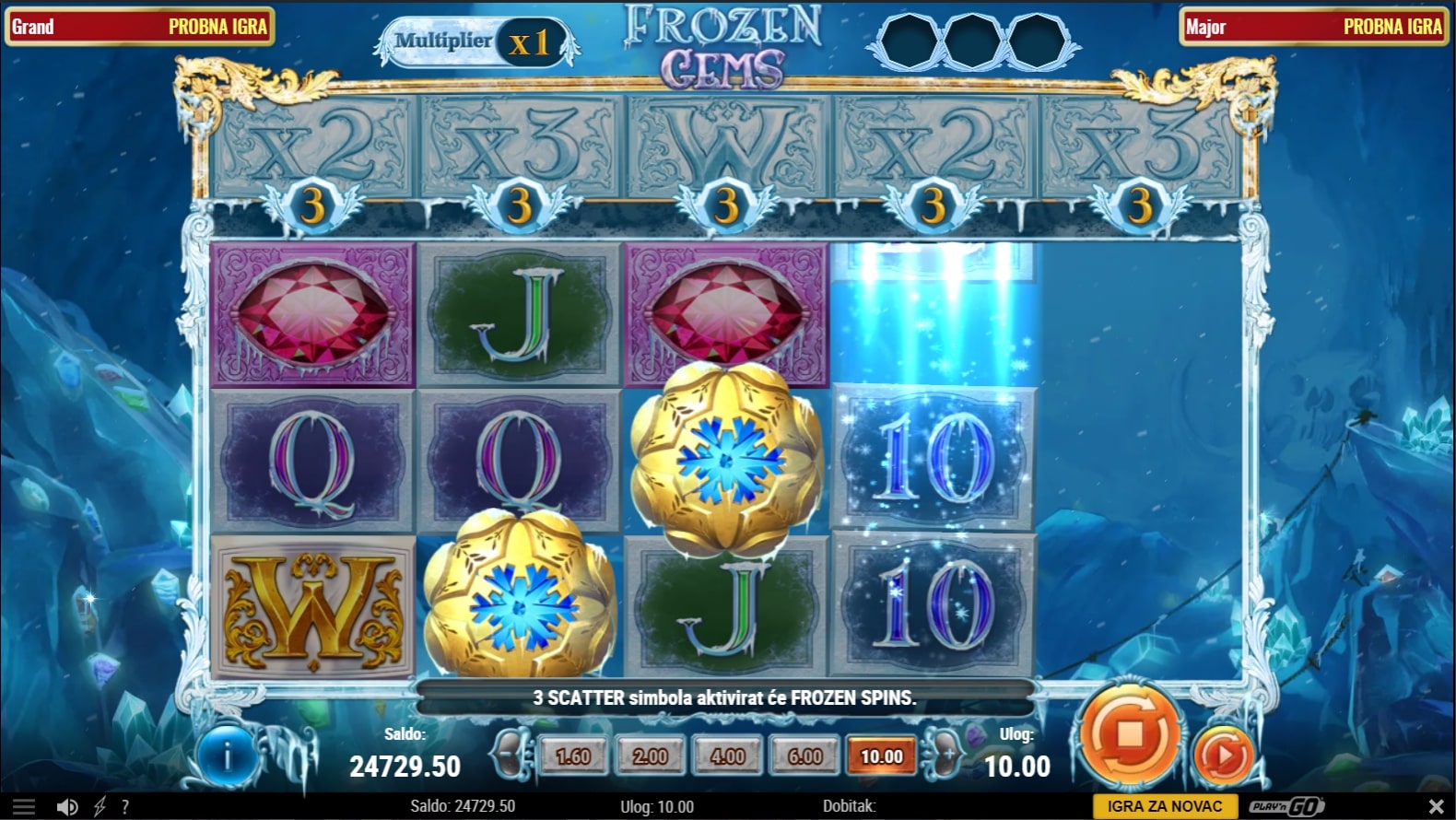Select the 1.60 bet amount
Viewport: 1456px width, 820px height.
(573, 756)
